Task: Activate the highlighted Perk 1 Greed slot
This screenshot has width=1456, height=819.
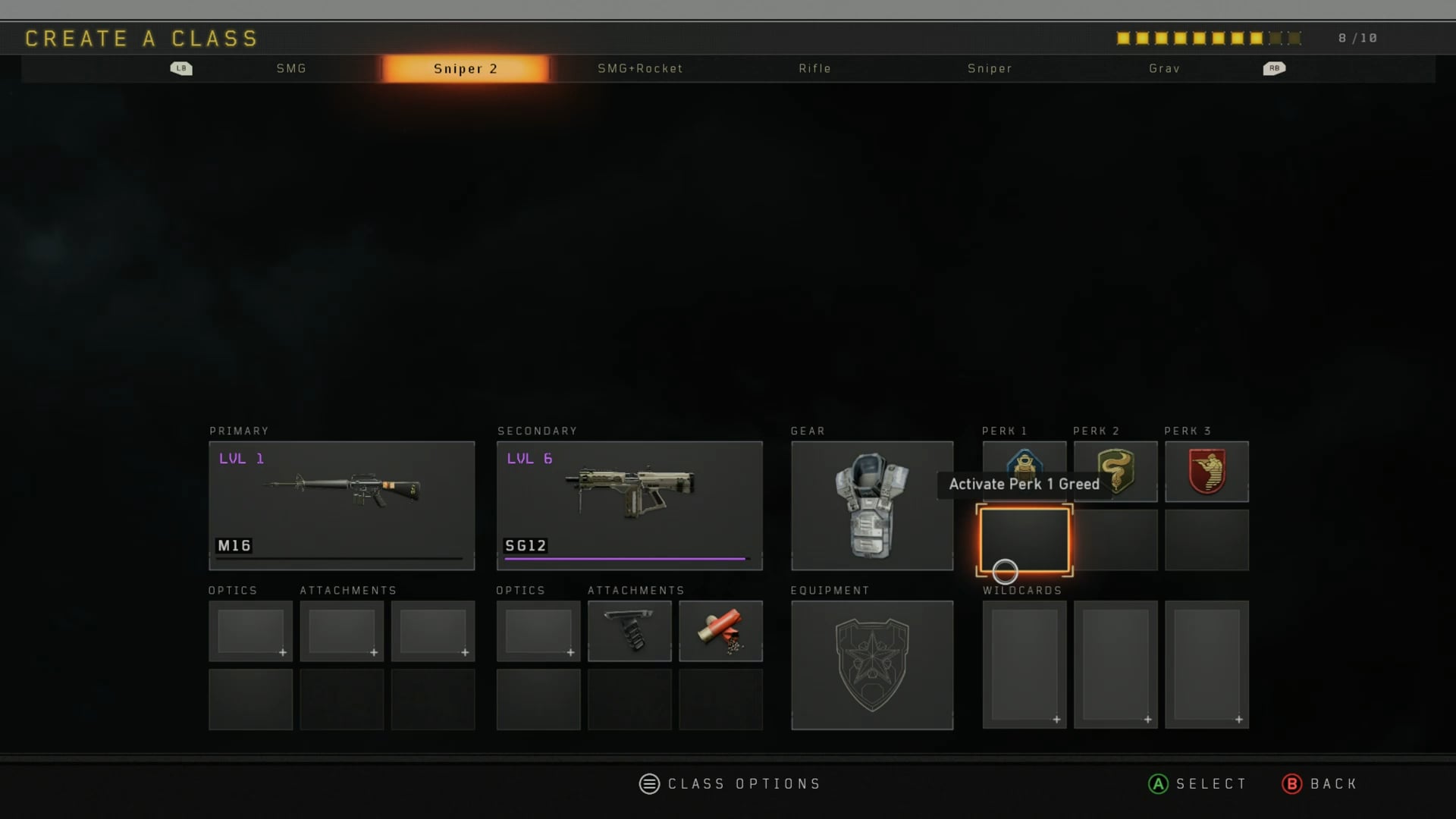Action: tap(1024, 540)
